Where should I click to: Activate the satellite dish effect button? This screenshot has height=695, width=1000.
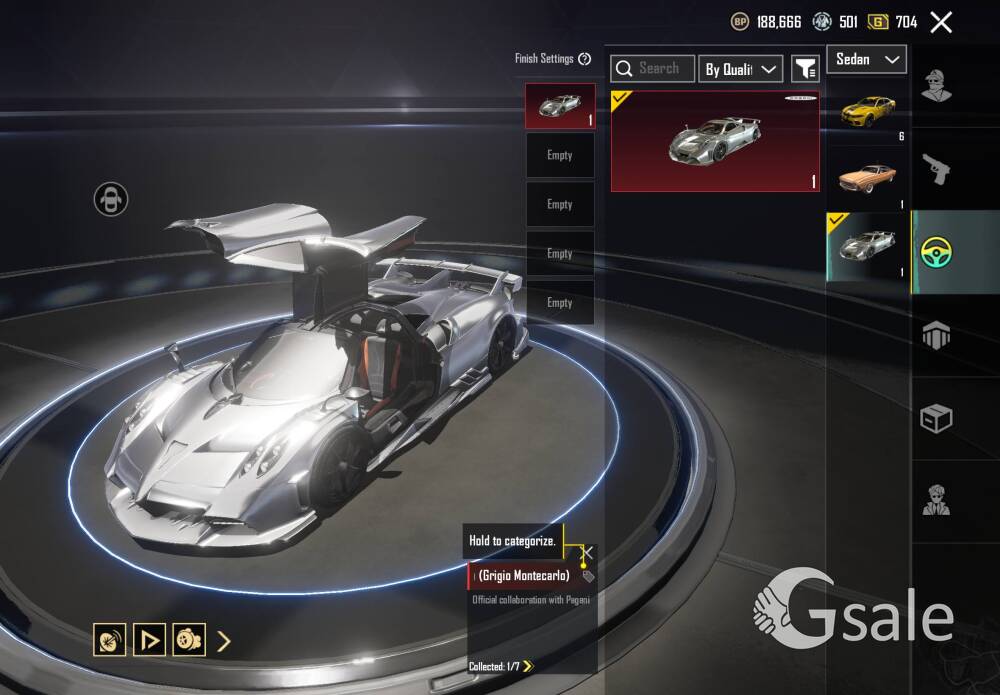click(109, 640)
